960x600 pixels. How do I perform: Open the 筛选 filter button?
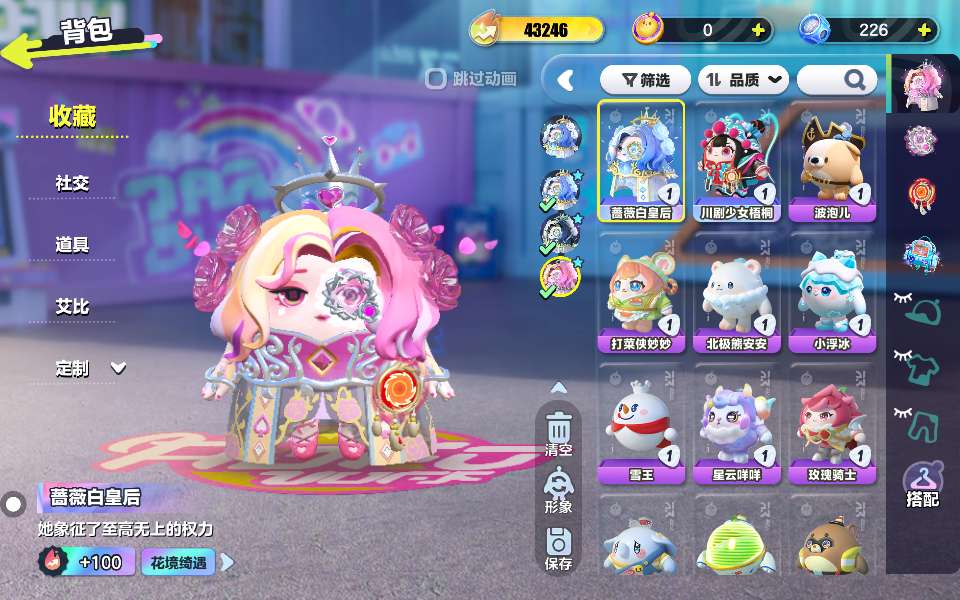643,79
